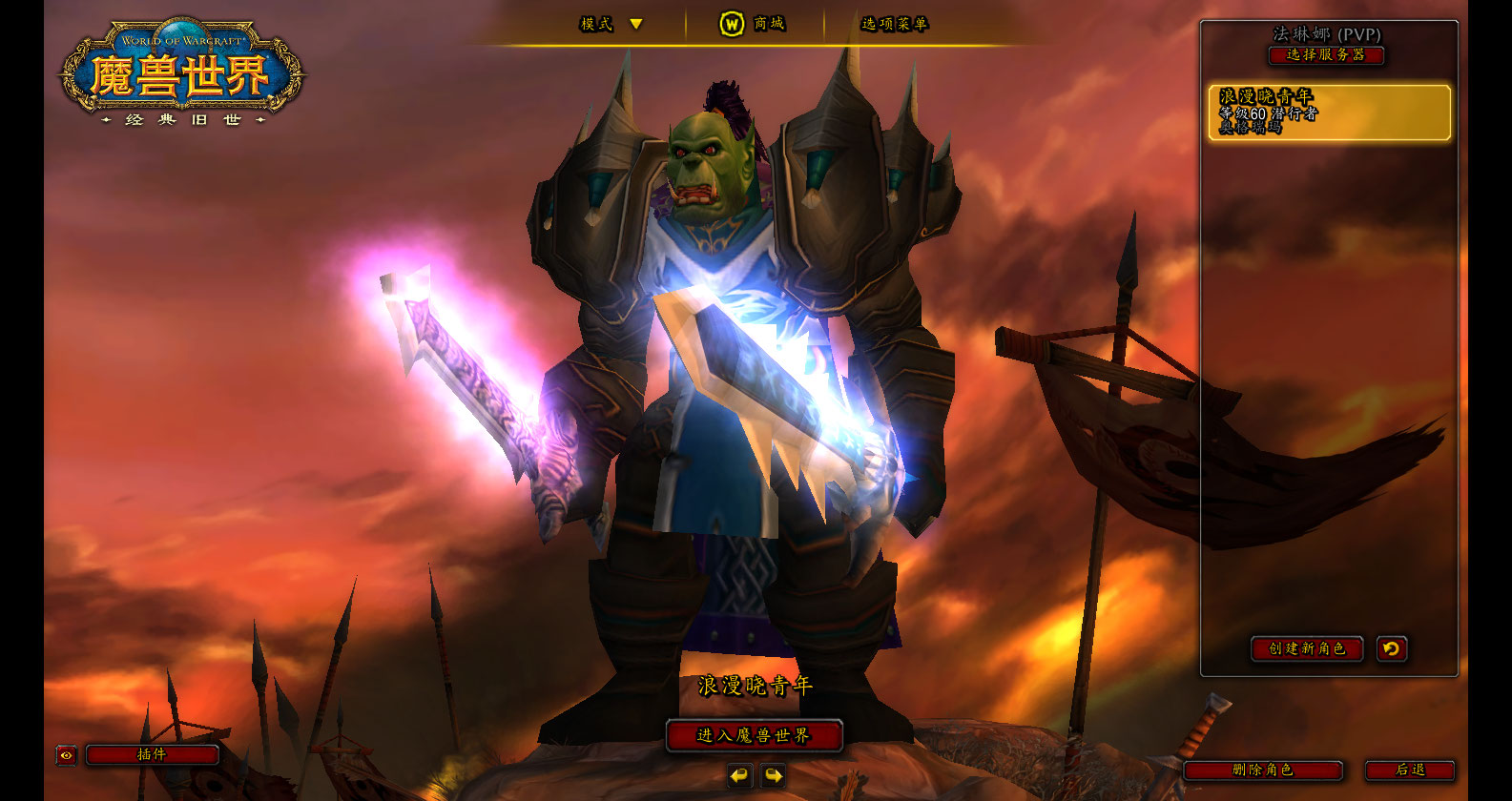Click the undo arrow beside create character
The width and height of the screenshot is (1512, 801).
tap(1392, 649)
